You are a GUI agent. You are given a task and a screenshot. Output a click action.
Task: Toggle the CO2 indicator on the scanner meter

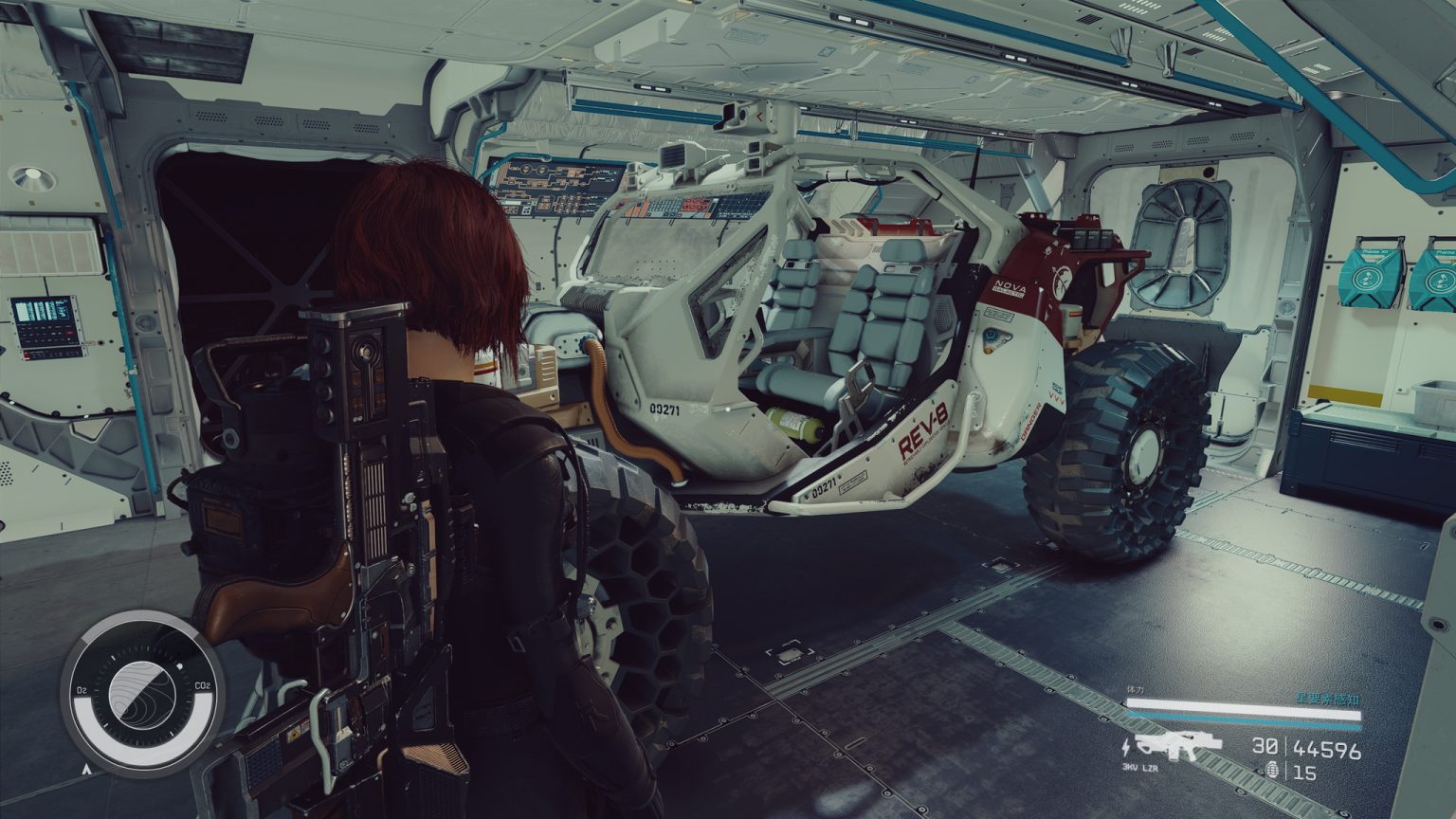tap(202, 685)
